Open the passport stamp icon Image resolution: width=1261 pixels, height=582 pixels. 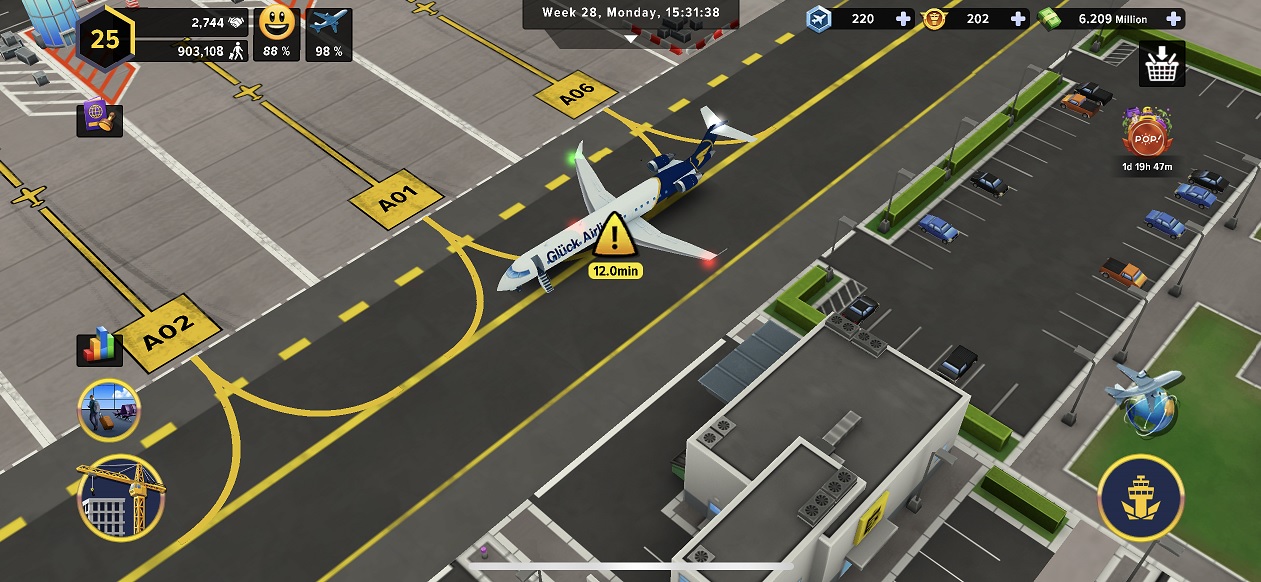pyautogui.click(x=99, y=120)
